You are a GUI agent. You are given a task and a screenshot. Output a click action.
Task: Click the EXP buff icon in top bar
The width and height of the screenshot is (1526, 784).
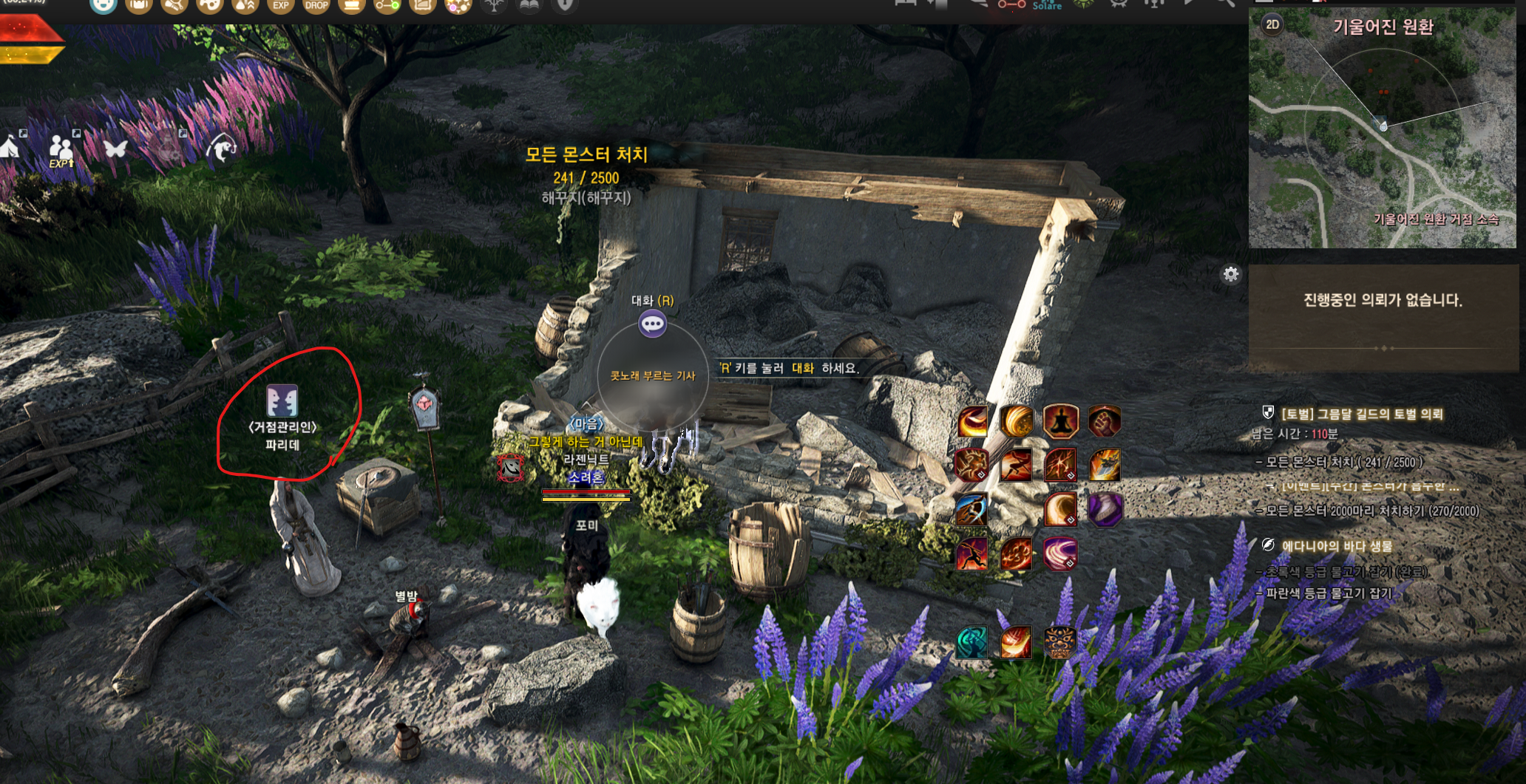281,6
